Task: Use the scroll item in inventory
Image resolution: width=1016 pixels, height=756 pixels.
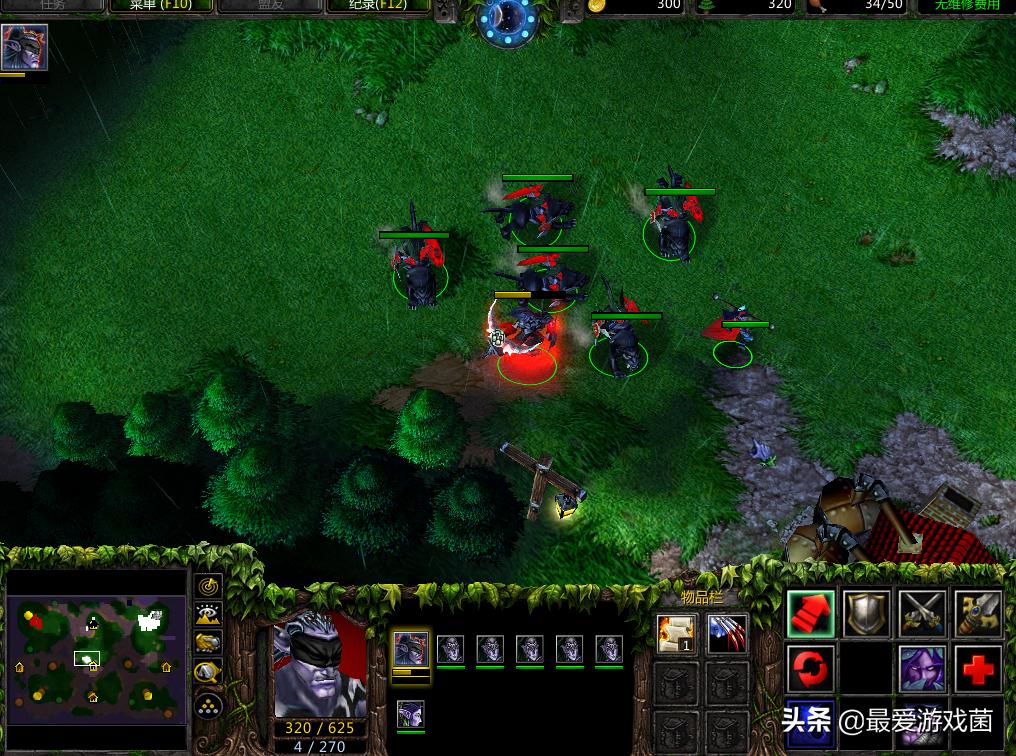Action: (676, 634)
